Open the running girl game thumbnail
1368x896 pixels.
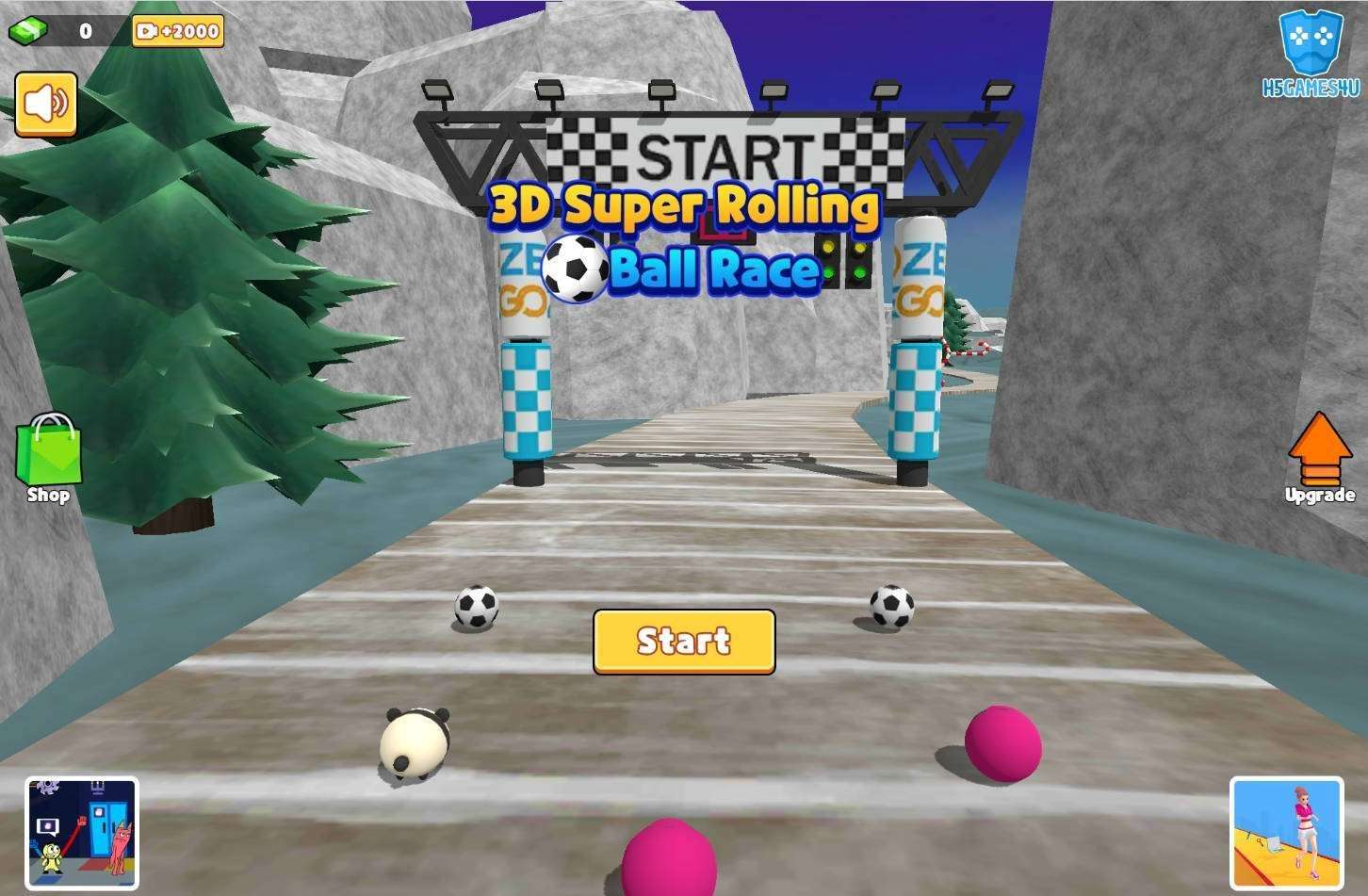pos(1286,833)
